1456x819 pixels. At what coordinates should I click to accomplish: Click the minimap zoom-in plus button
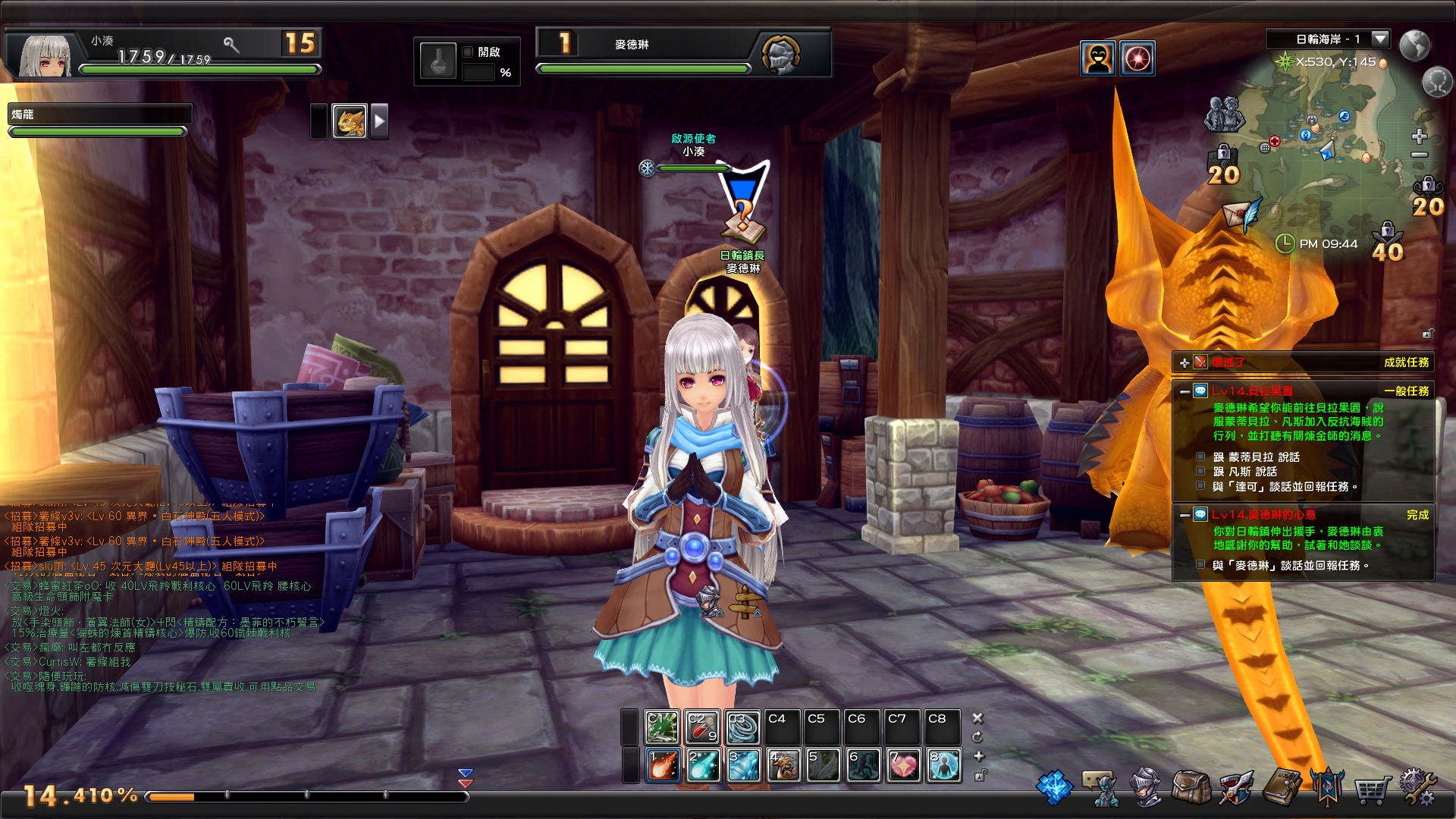[1420, 136]
